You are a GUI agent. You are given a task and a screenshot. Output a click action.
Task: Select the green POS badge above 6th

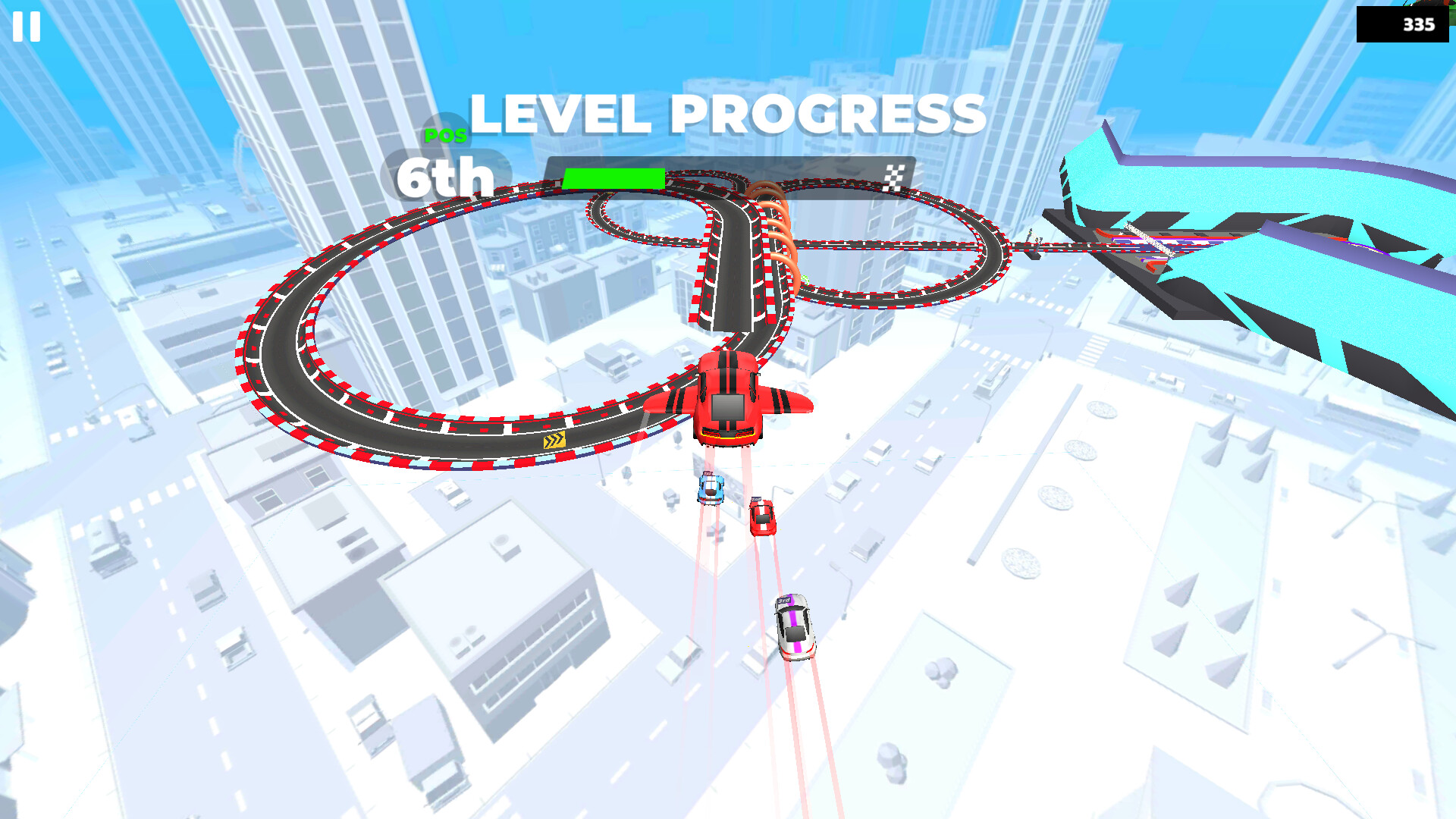[x=447, y=136]
